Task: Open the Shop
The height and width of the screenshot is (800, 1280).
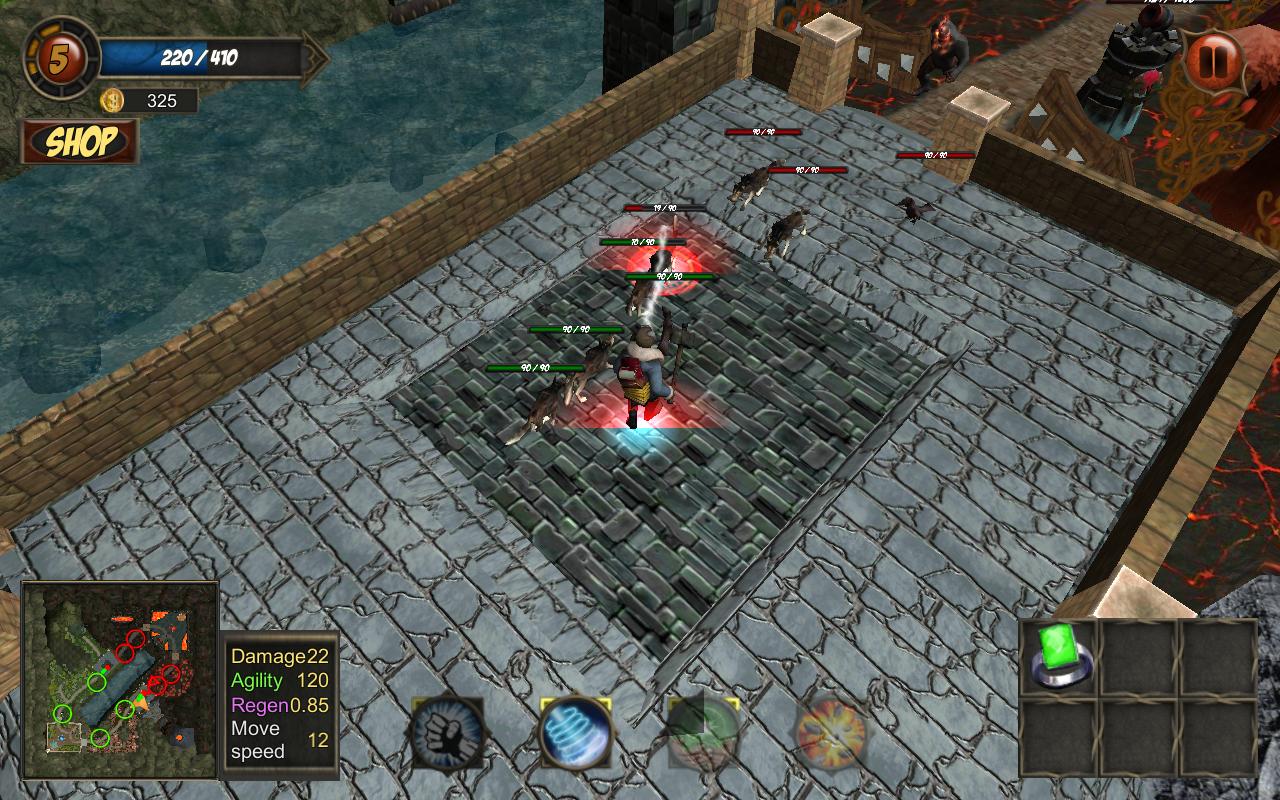Action: coord(80,142)
